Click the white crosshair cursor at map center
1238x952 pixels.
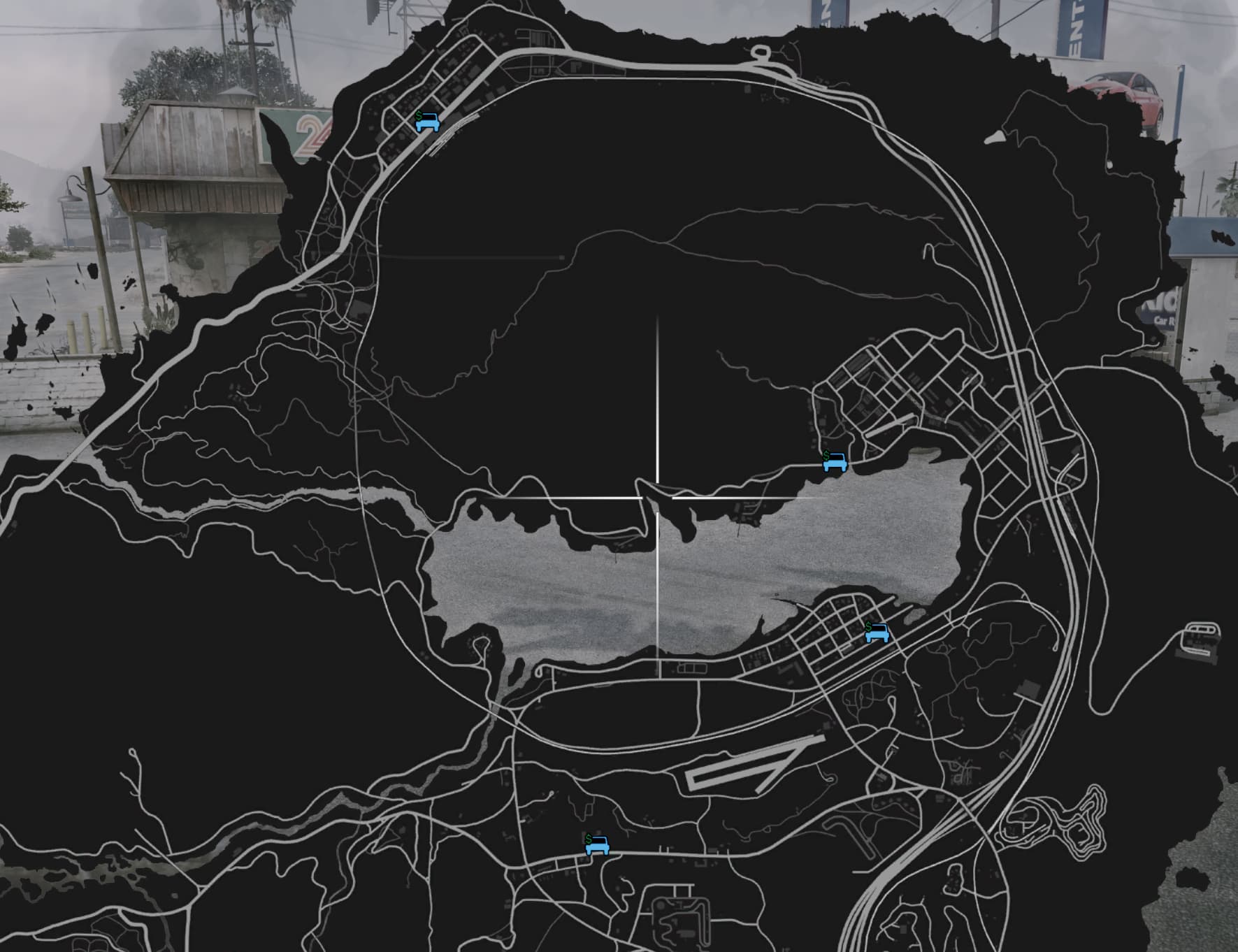tap(658, 498)
